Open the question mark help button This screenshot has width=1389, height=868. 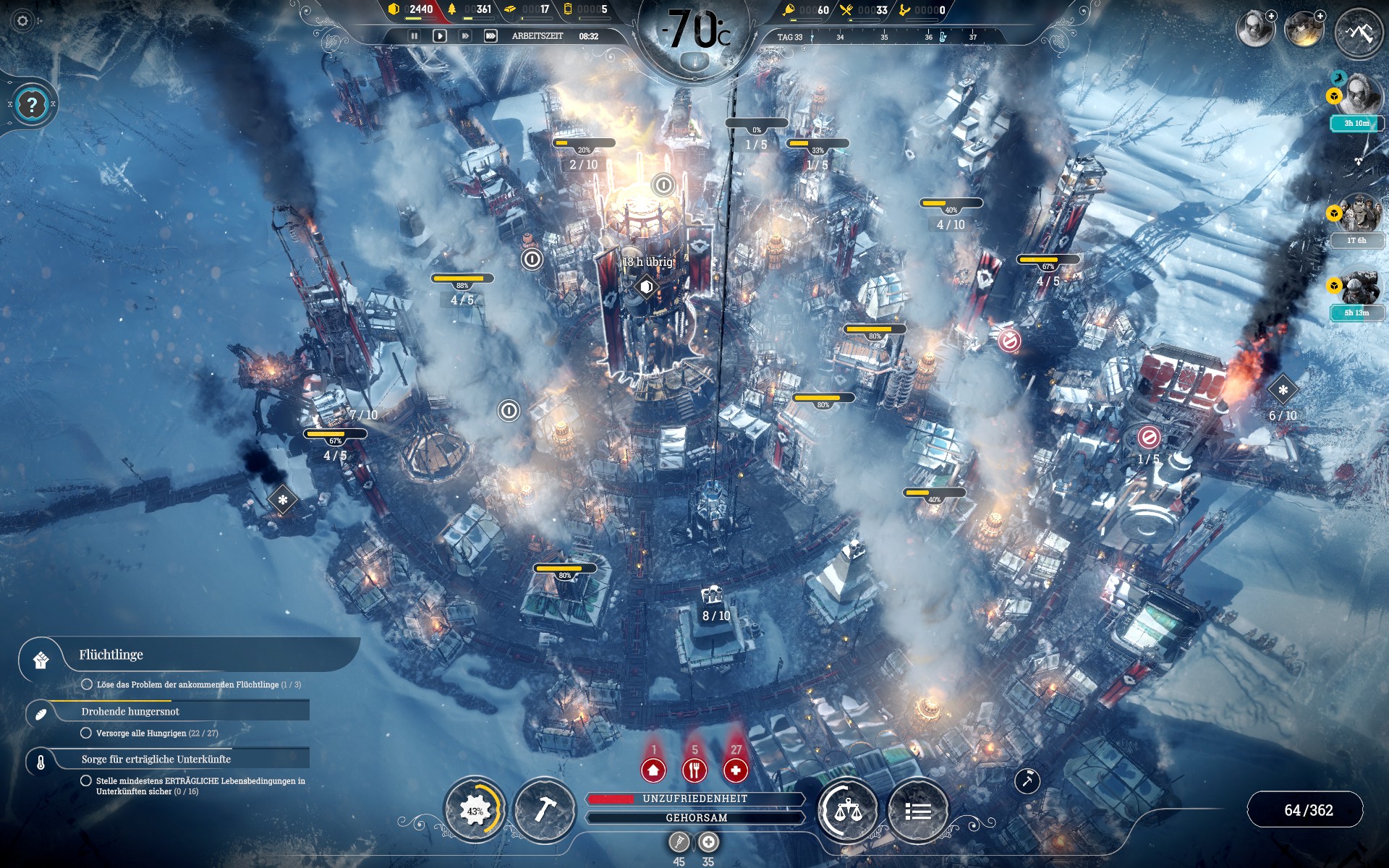32,105
